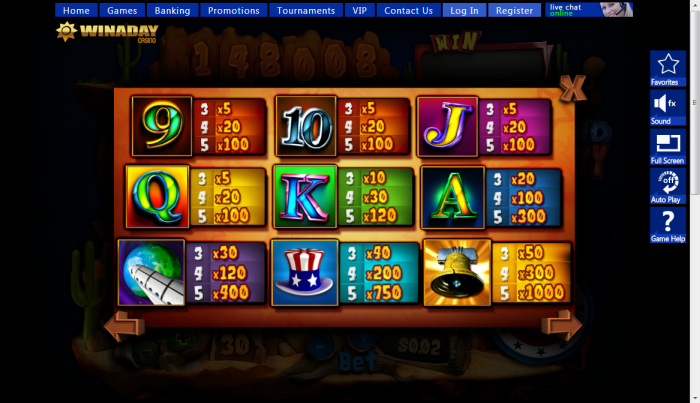
Task: Open the Home tab
Action: point(76,11)
